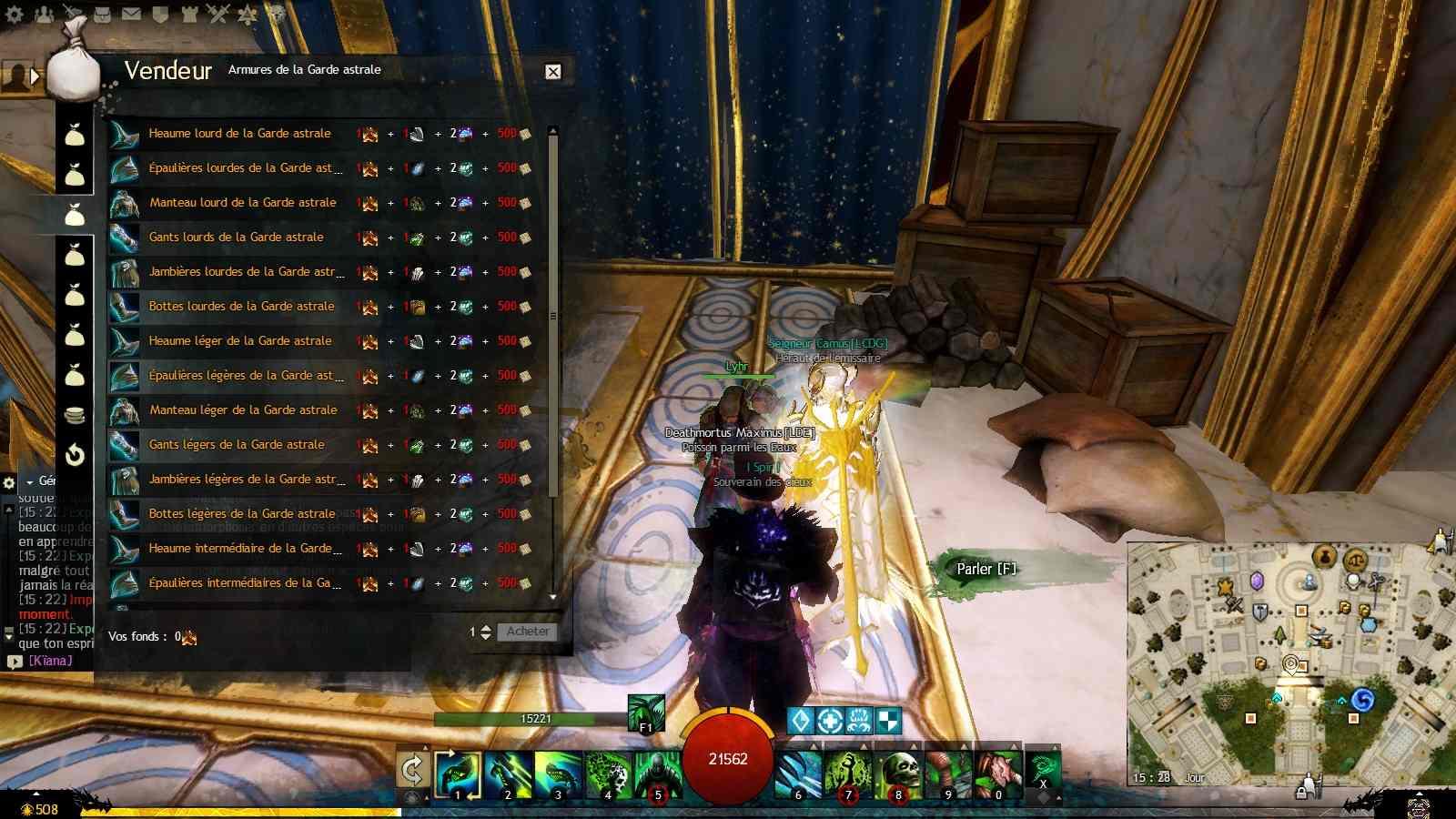Open the inventory bag icon in top bar

102,14
